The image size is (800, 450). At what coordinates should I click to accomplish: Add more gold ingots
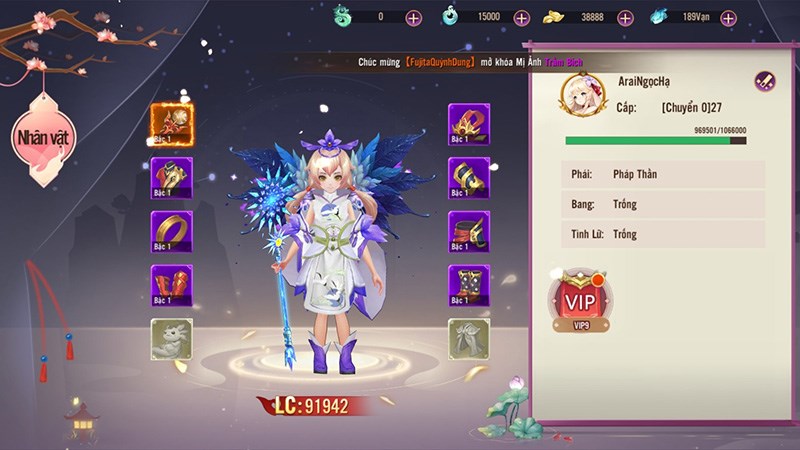click(x=625, y=17)
